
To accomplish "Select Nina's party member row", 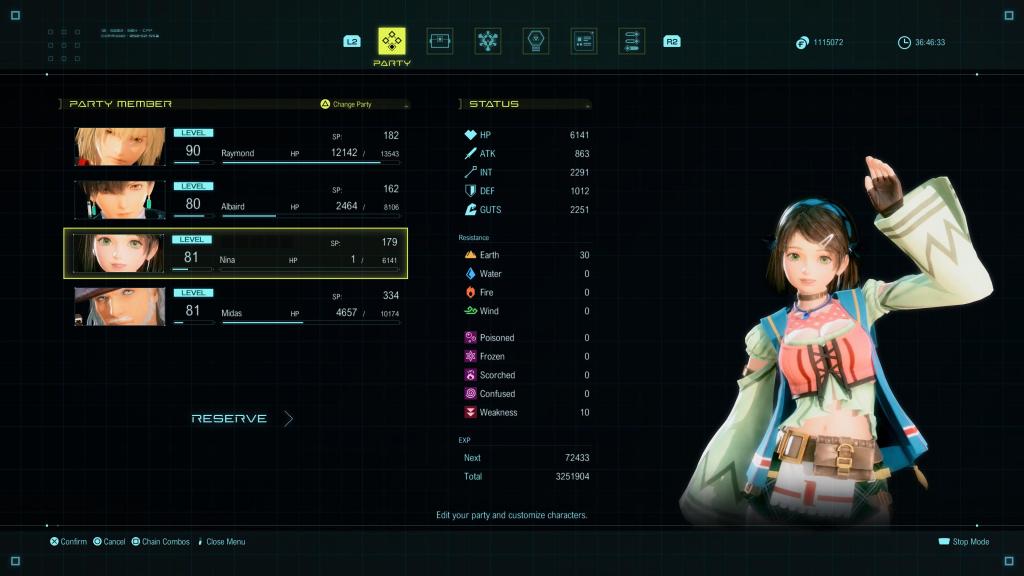I will click(236, 253).
